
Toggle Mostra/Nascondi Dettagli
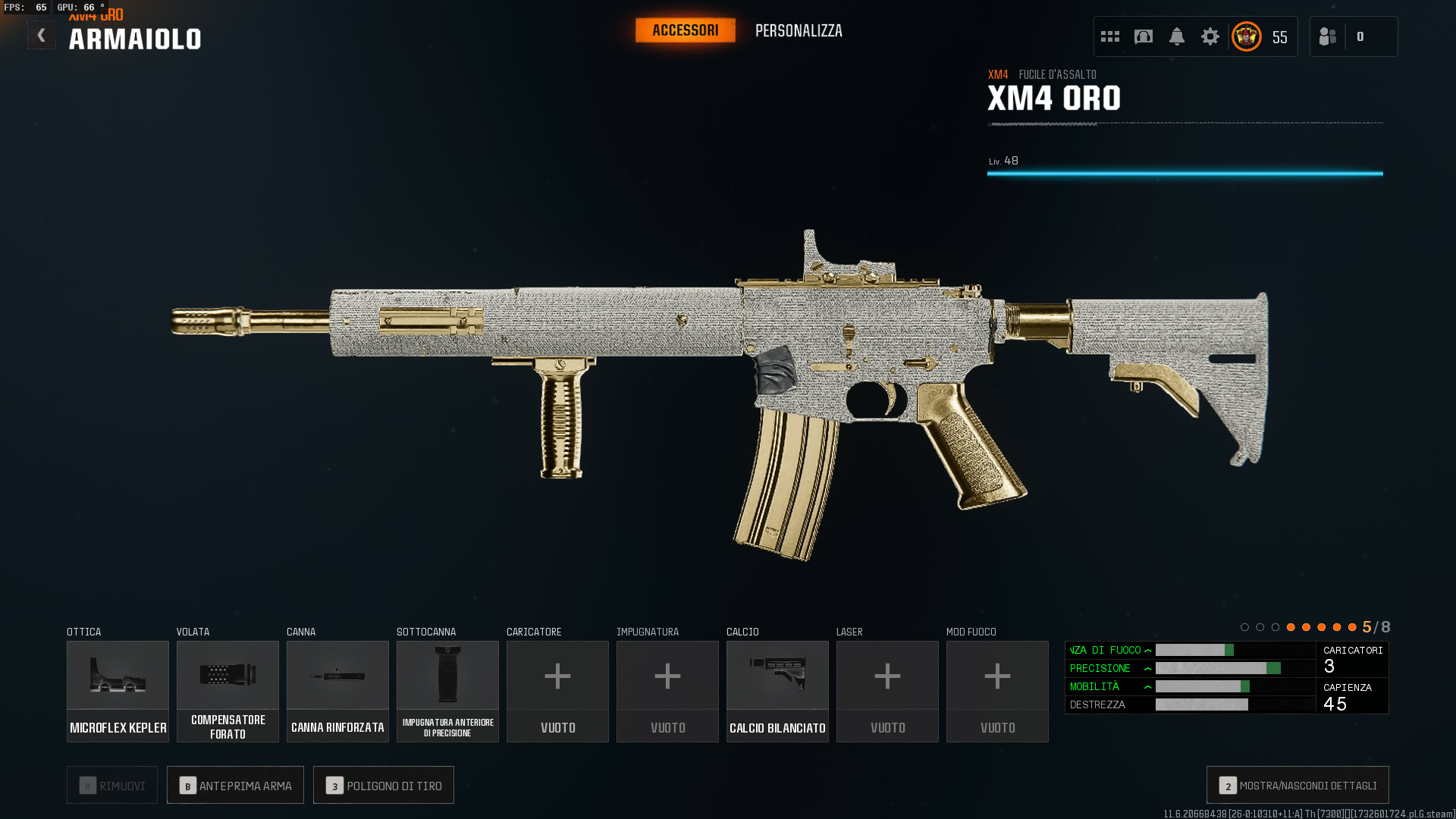click(1298, 786)
